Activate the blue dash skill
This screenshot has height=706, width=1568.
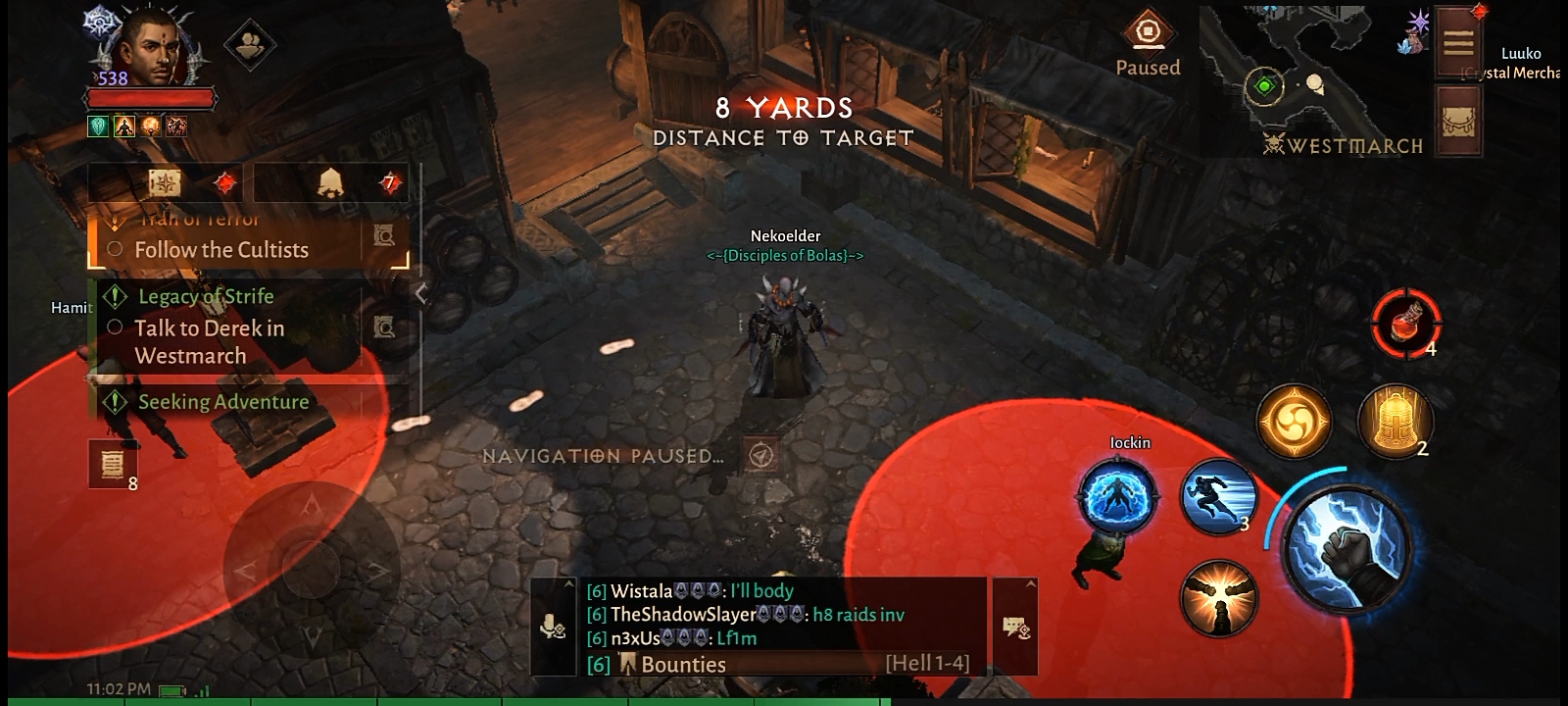pos(1218,497)
